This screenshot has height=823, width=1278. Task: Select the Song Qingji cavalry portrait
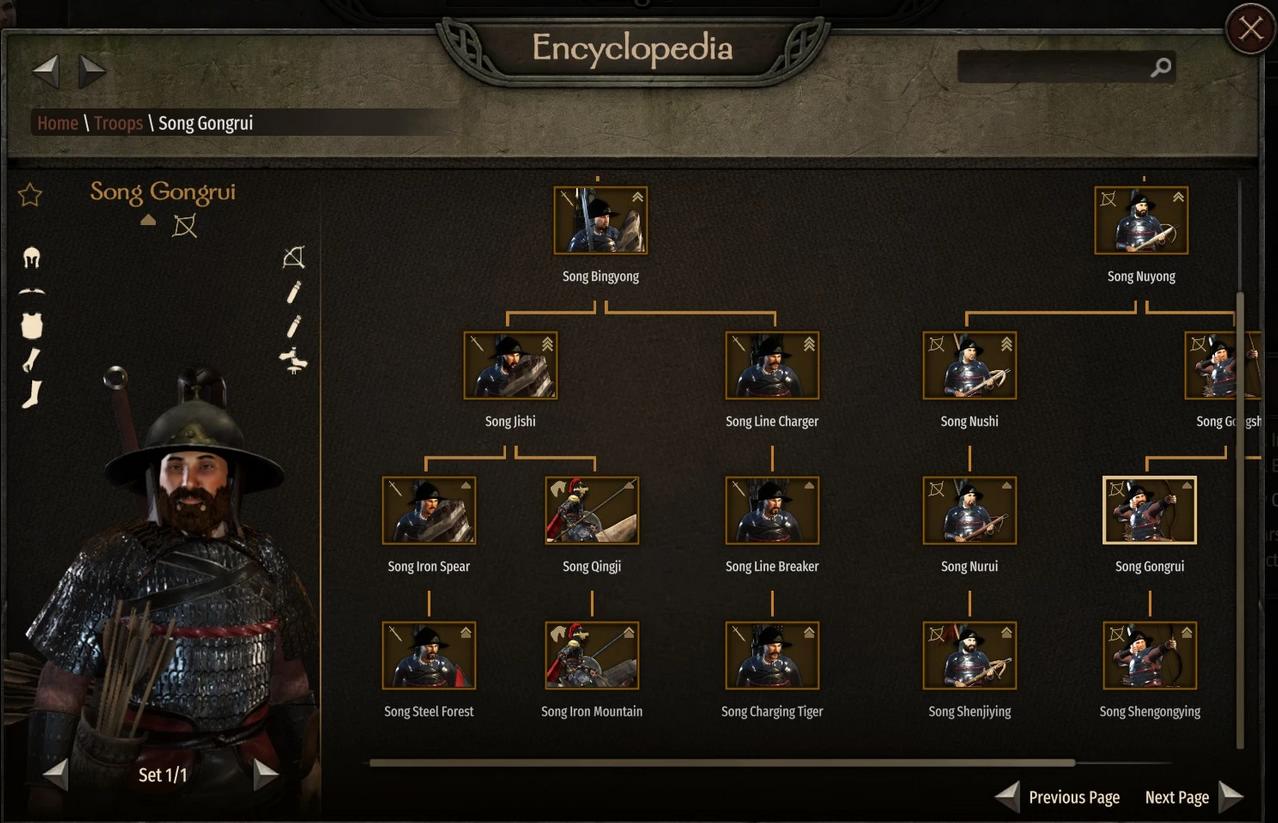click(592, 510)
